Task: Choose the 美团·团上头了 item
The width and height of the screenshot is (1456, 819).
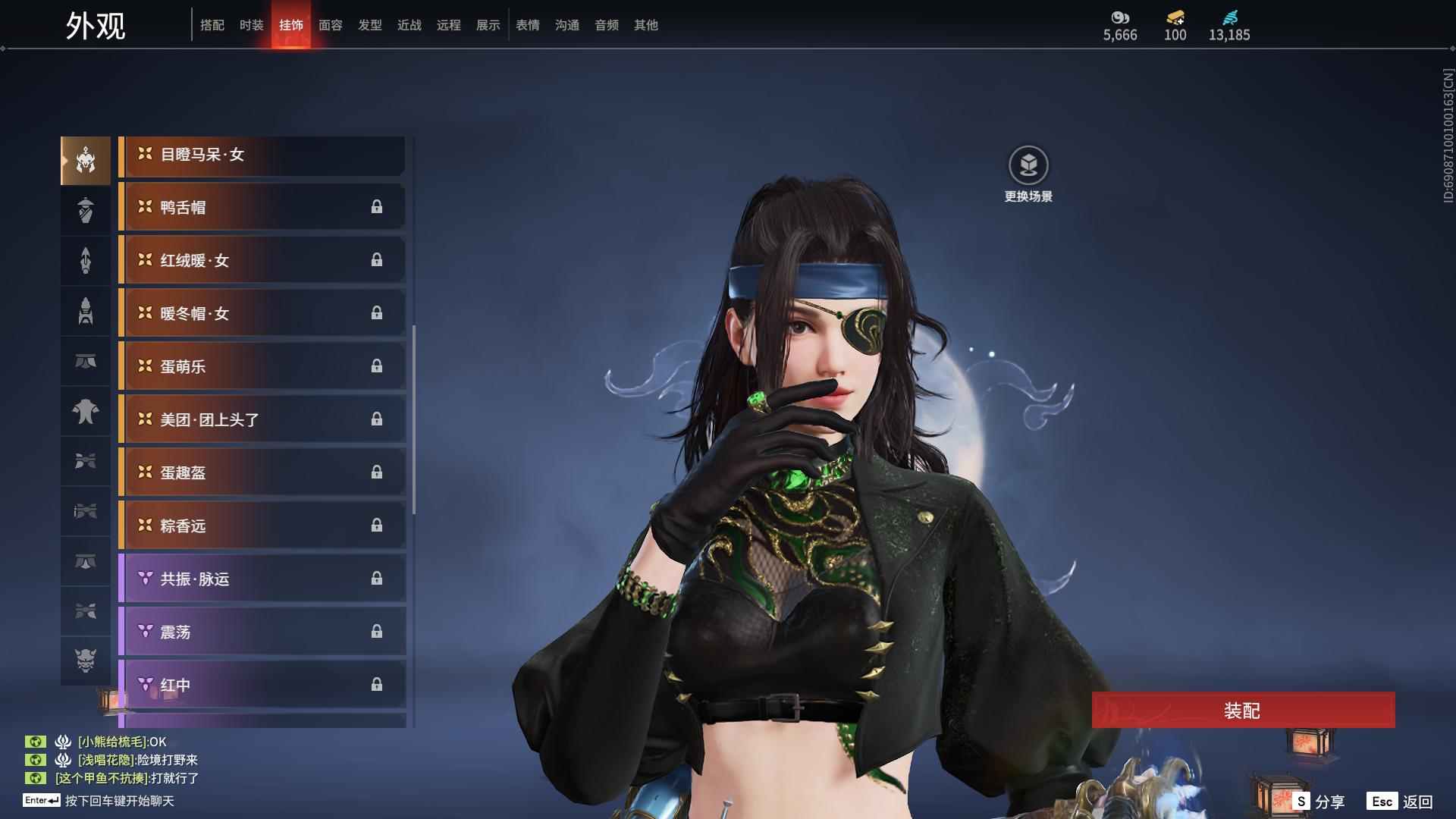Action: point(262,420)
